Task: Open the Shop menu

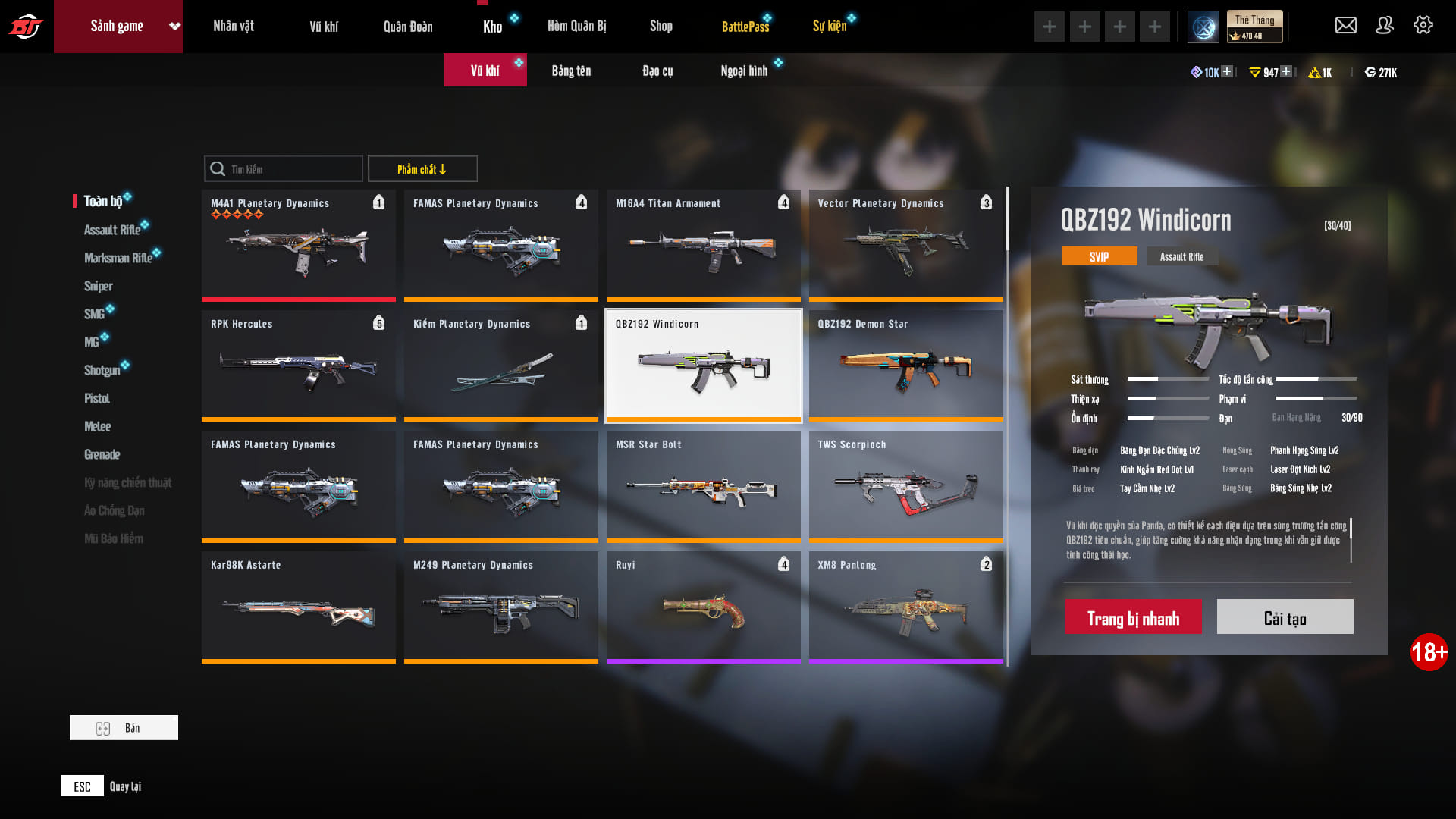Action: pos(661,27)
